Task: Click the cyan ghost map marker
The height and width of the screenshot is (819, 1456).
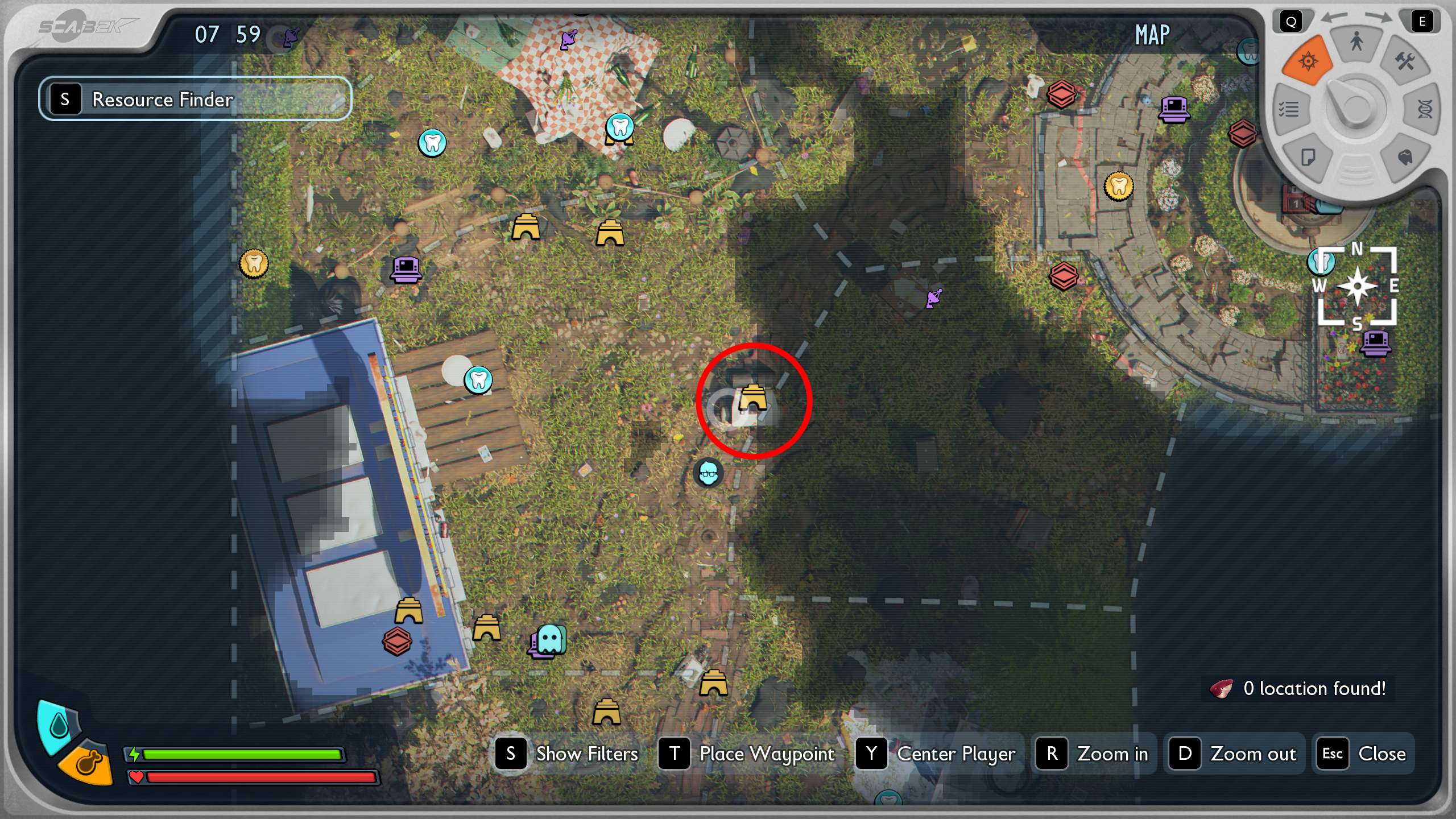Action: click(x=551, y=640)
